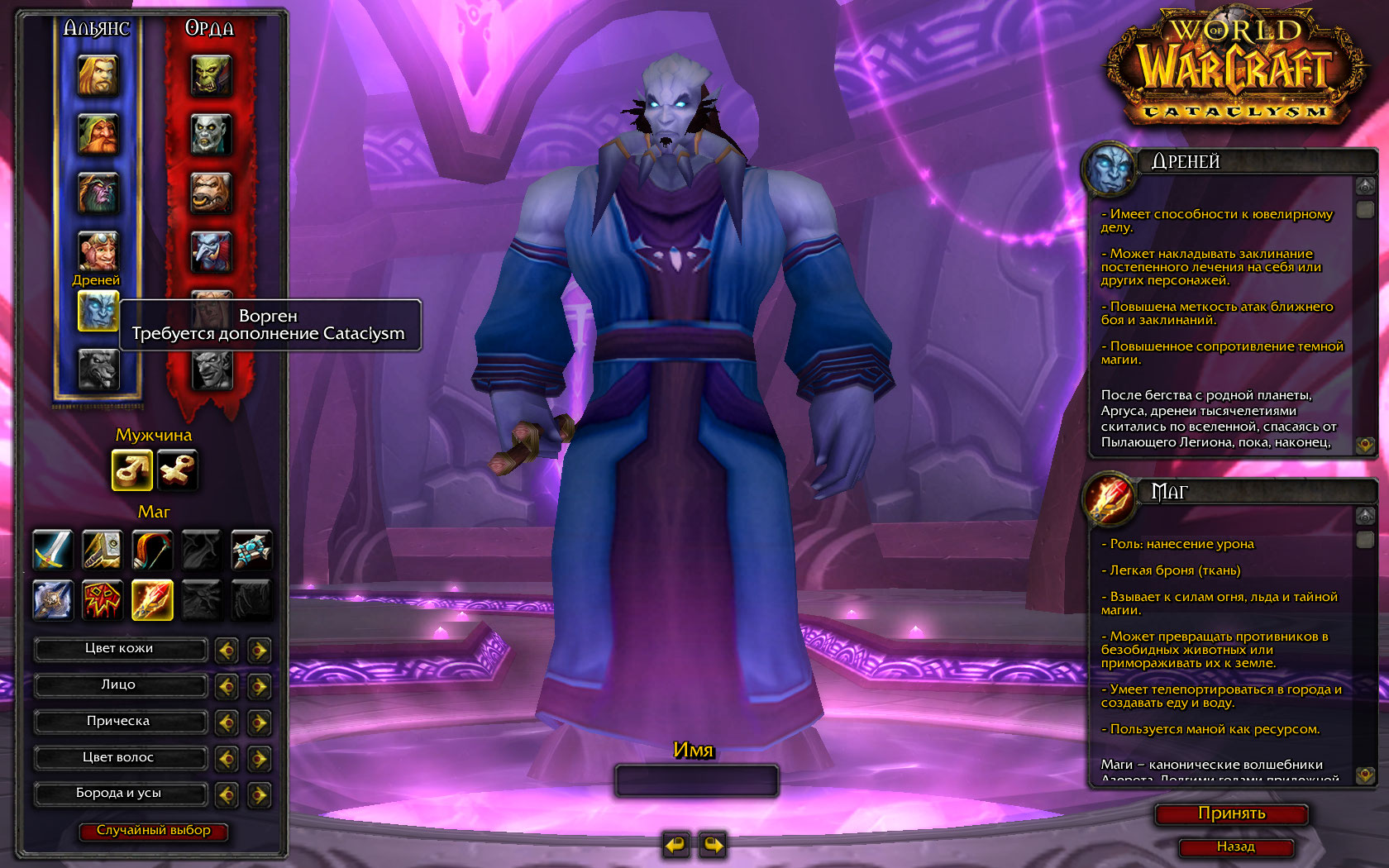Select the Warrior class sword icon
This screenshot has width=1389, height=868.
[53, 550]
